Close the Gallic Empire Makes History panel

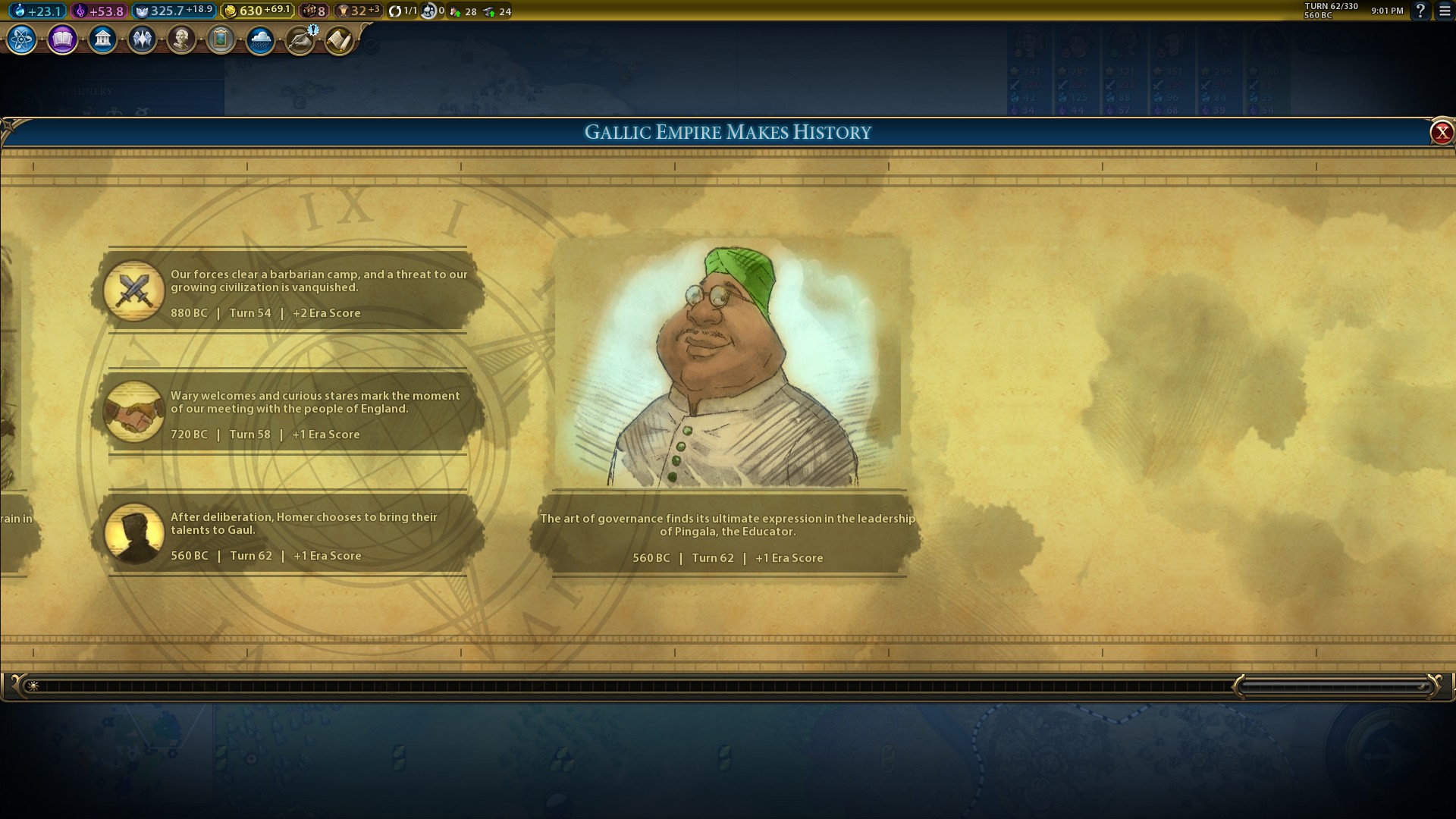coord(1441,133)
